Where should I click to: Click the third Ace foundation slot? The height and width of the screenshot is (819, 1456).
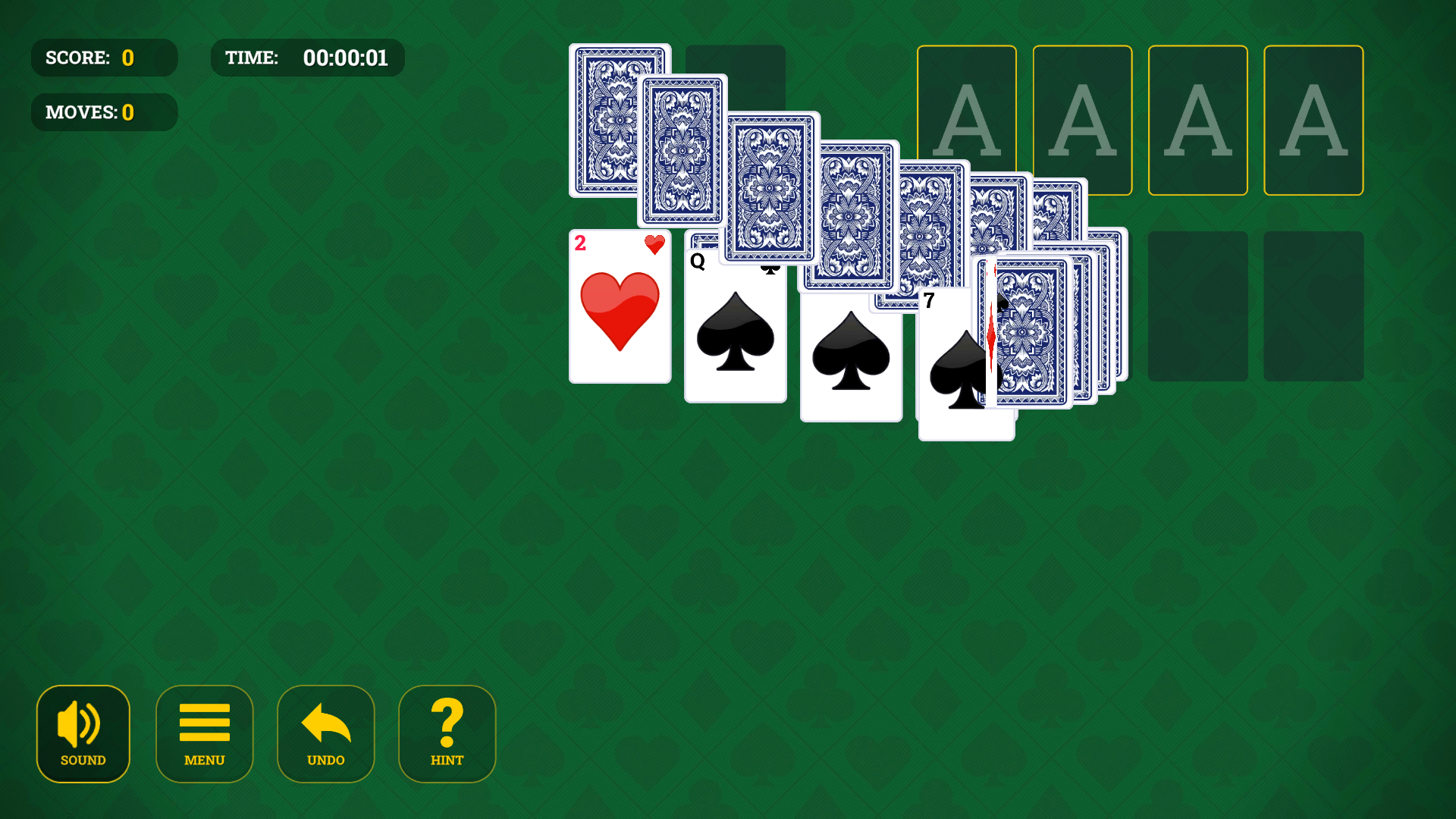[1198, 121]
